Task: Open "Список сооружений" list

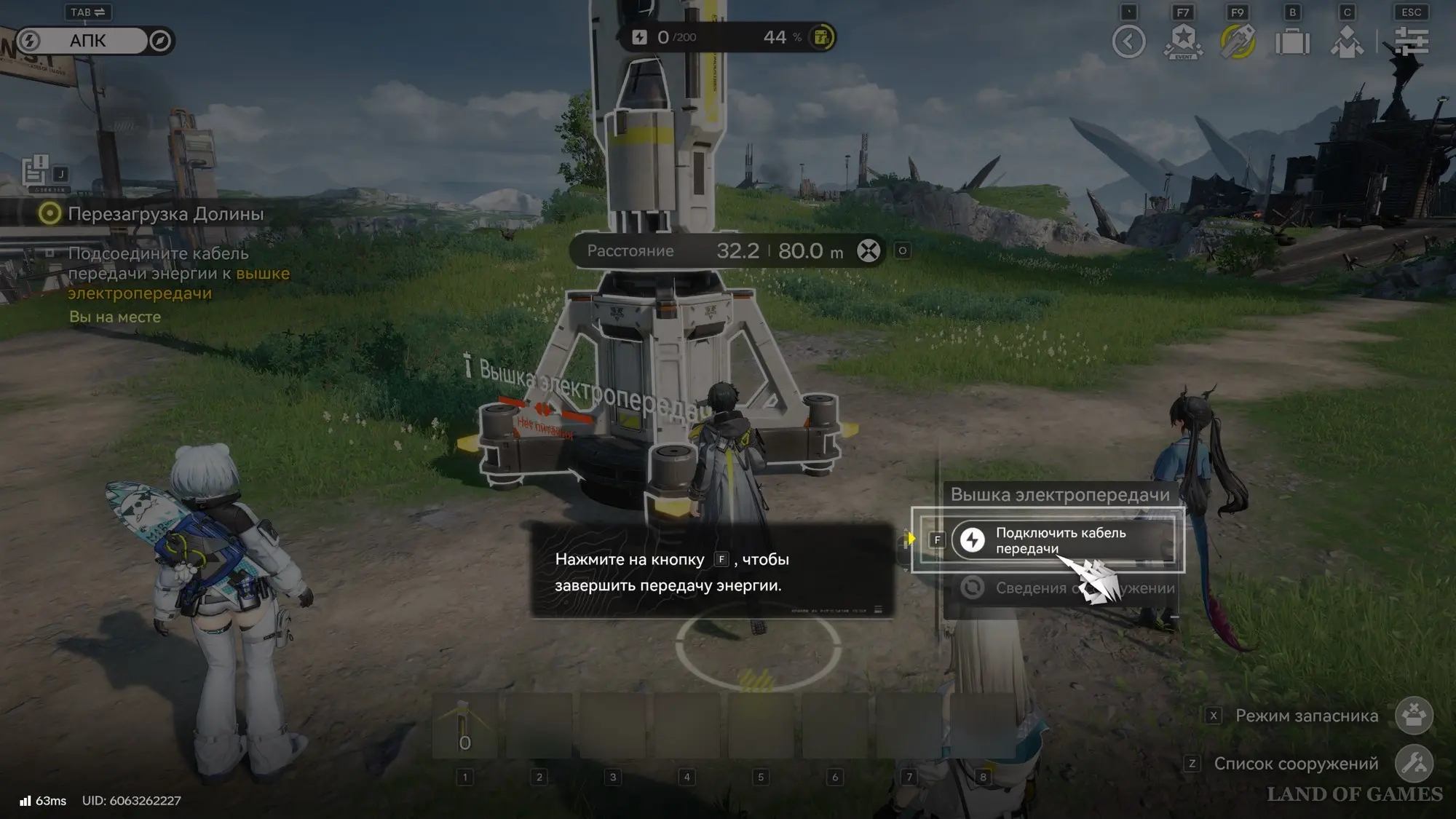Action: [x=1414, y=764]
